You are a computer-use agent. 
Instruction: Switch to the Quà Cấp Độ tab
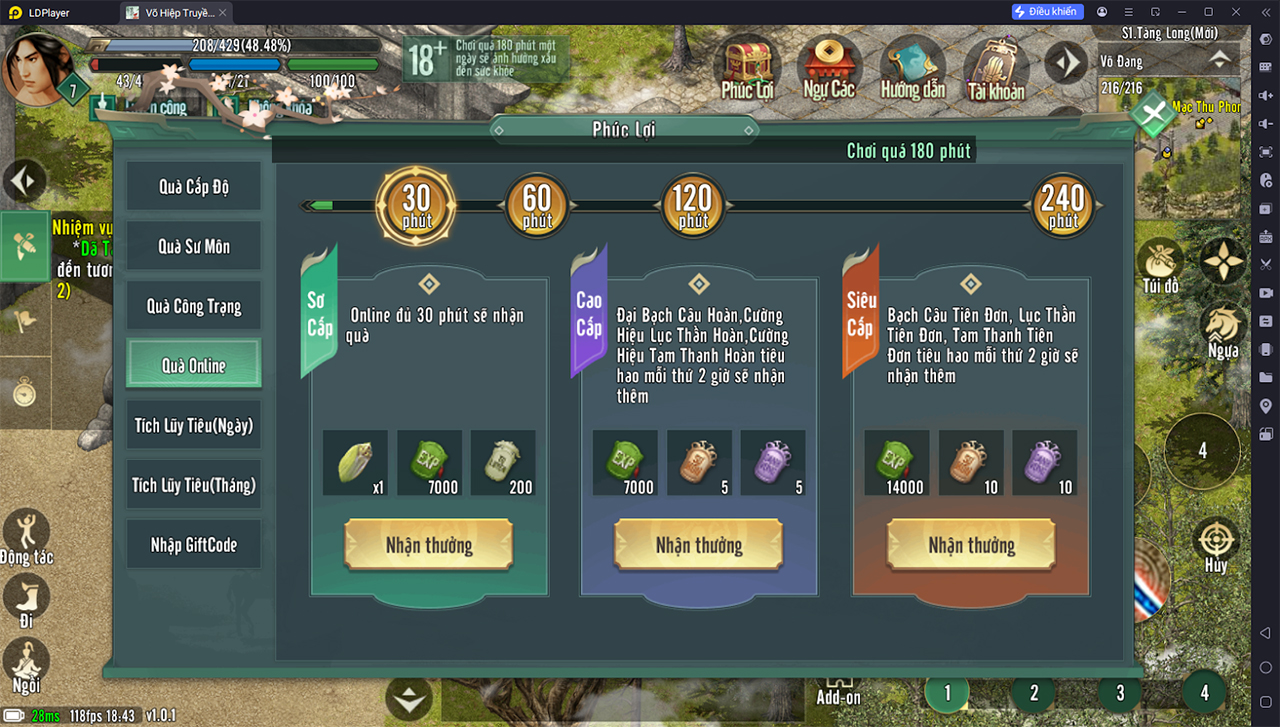193,187
